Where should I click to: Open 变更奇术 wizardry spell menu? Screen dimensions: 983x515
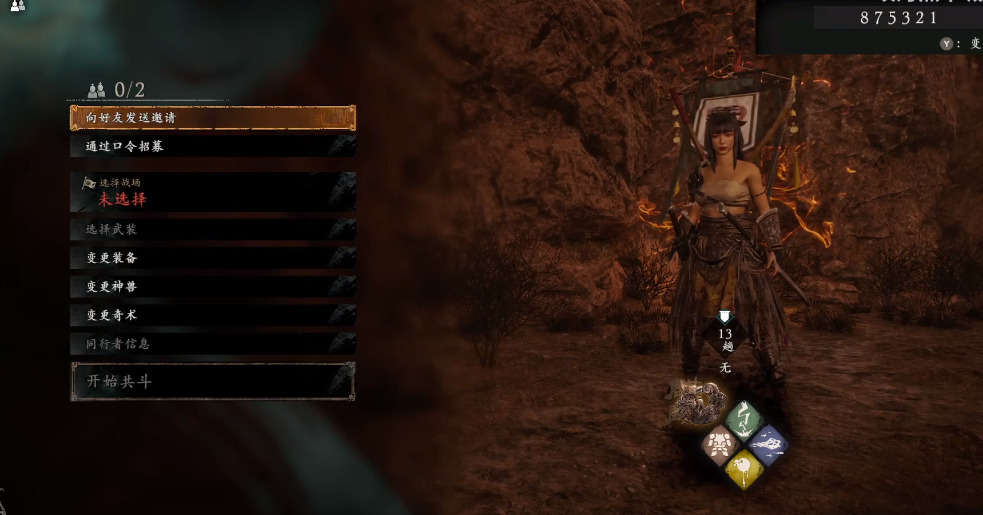point(212,315)
